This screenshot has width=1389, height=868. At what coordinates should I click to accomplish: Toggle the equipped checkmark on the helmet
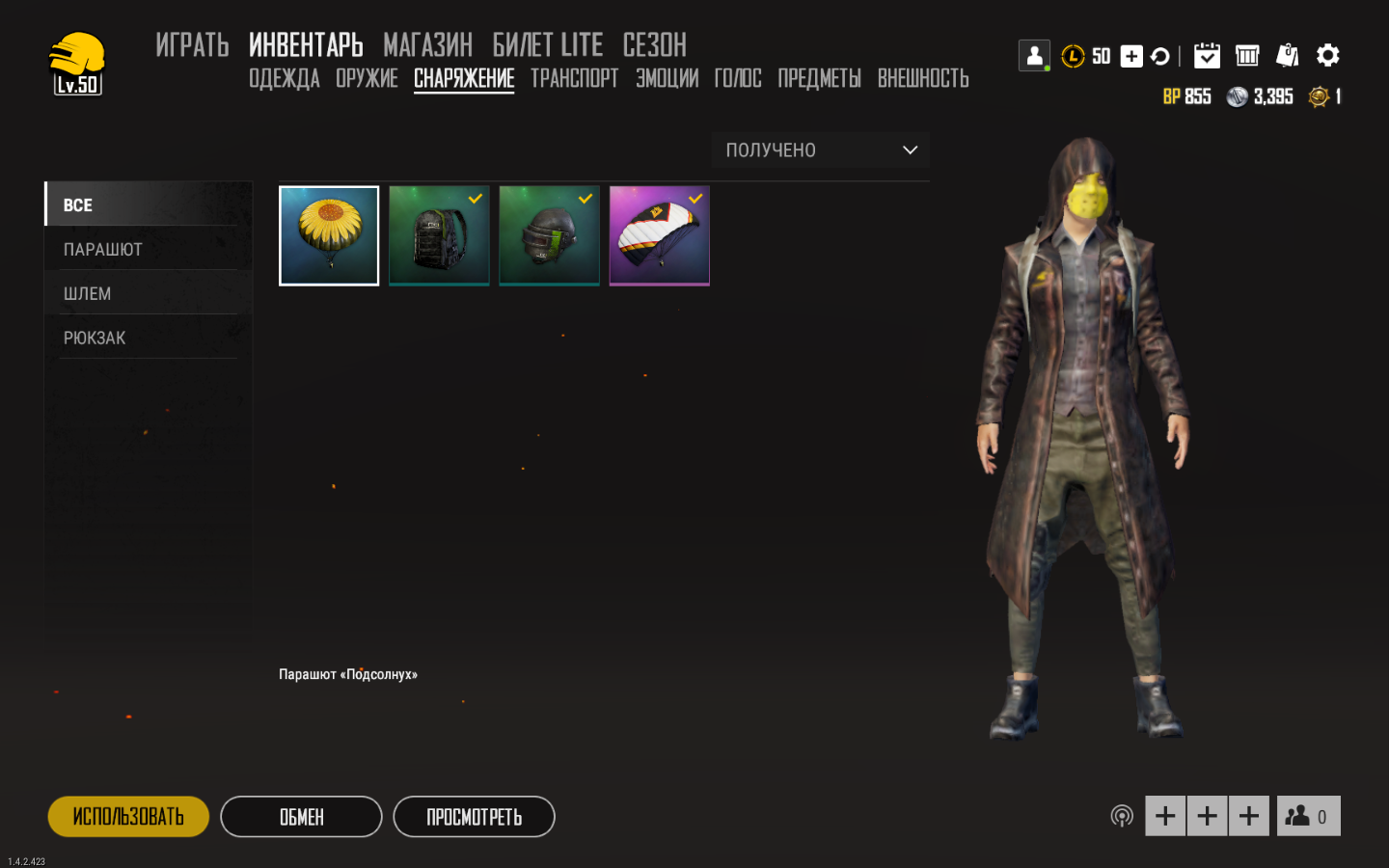[584, 199]
